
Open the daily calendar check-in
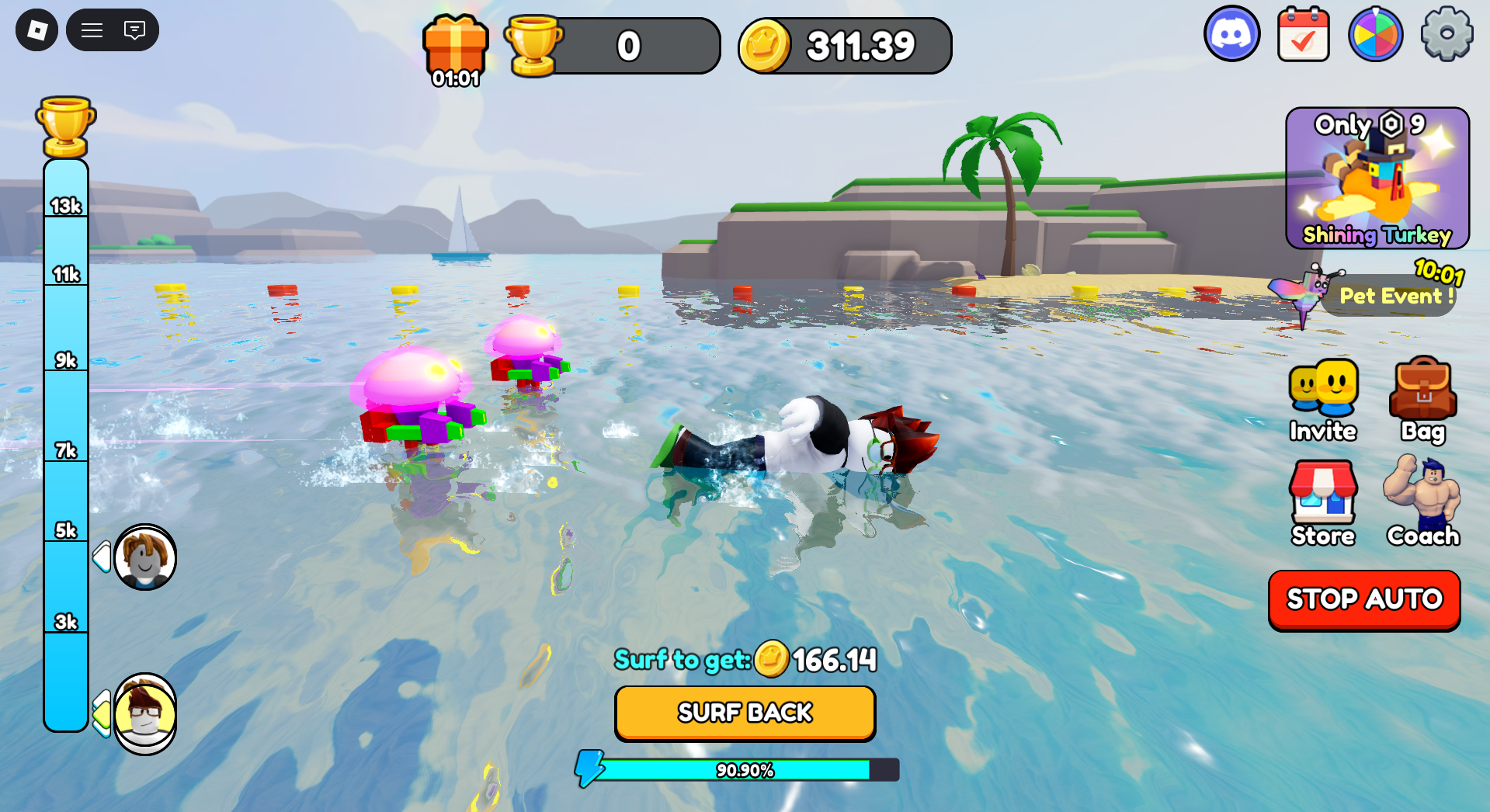(x=1303, y=34)
